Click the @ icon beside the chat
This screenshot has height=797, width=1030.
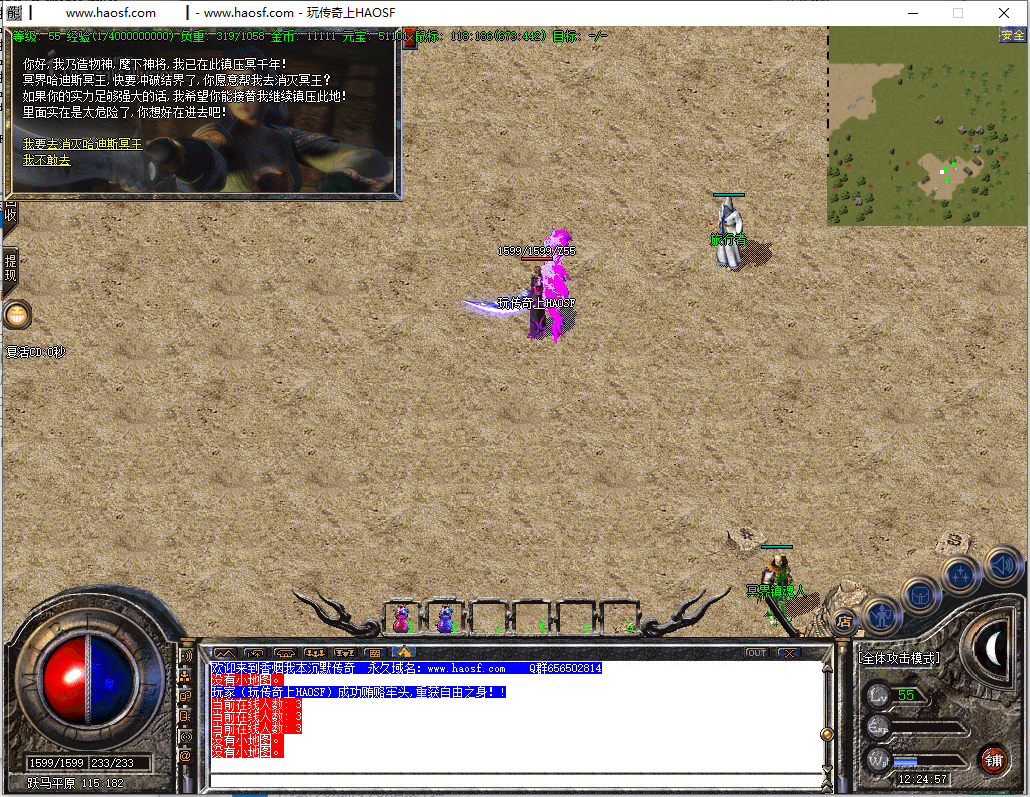tap(185, 757)
